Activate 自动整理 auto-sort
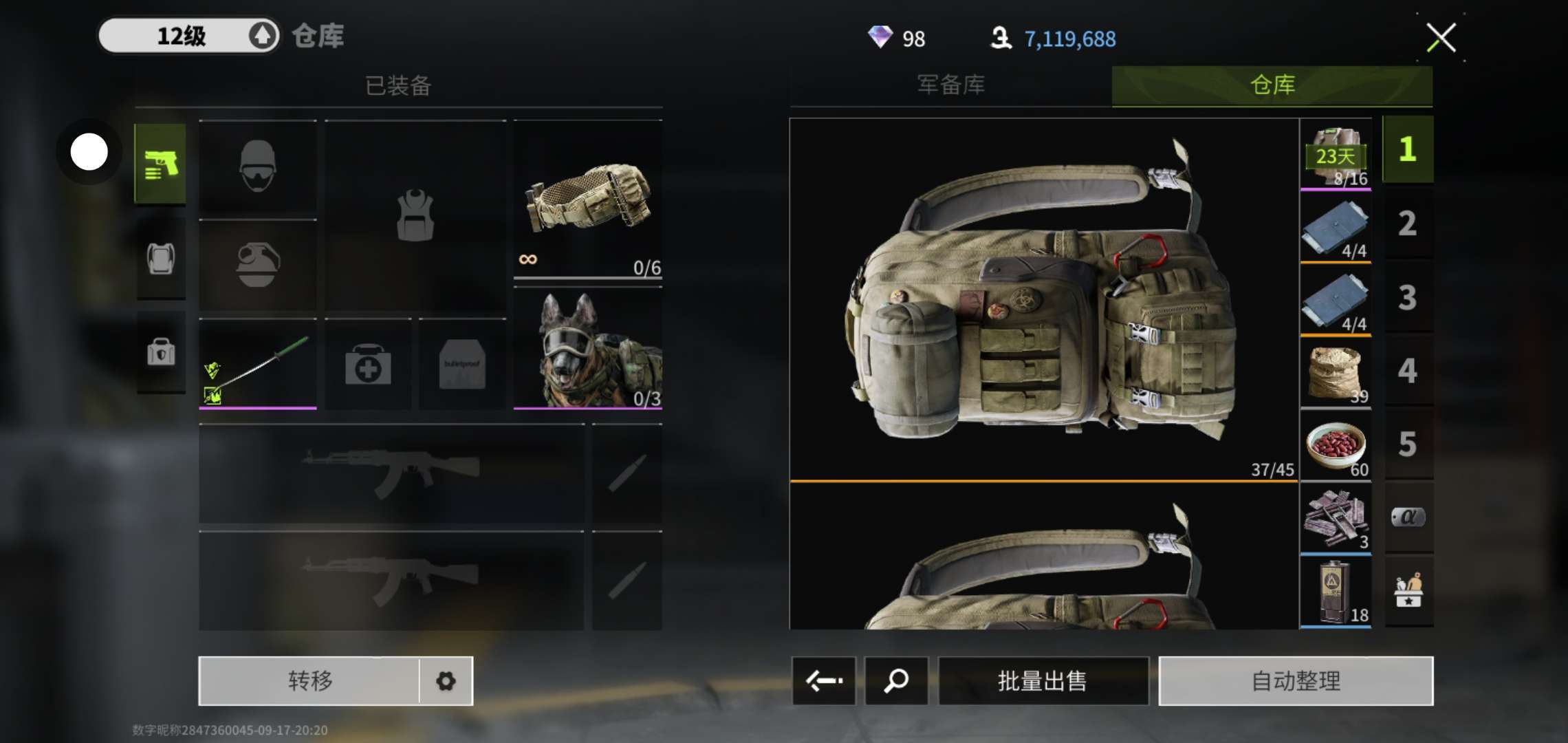 tap(1296, 681)
